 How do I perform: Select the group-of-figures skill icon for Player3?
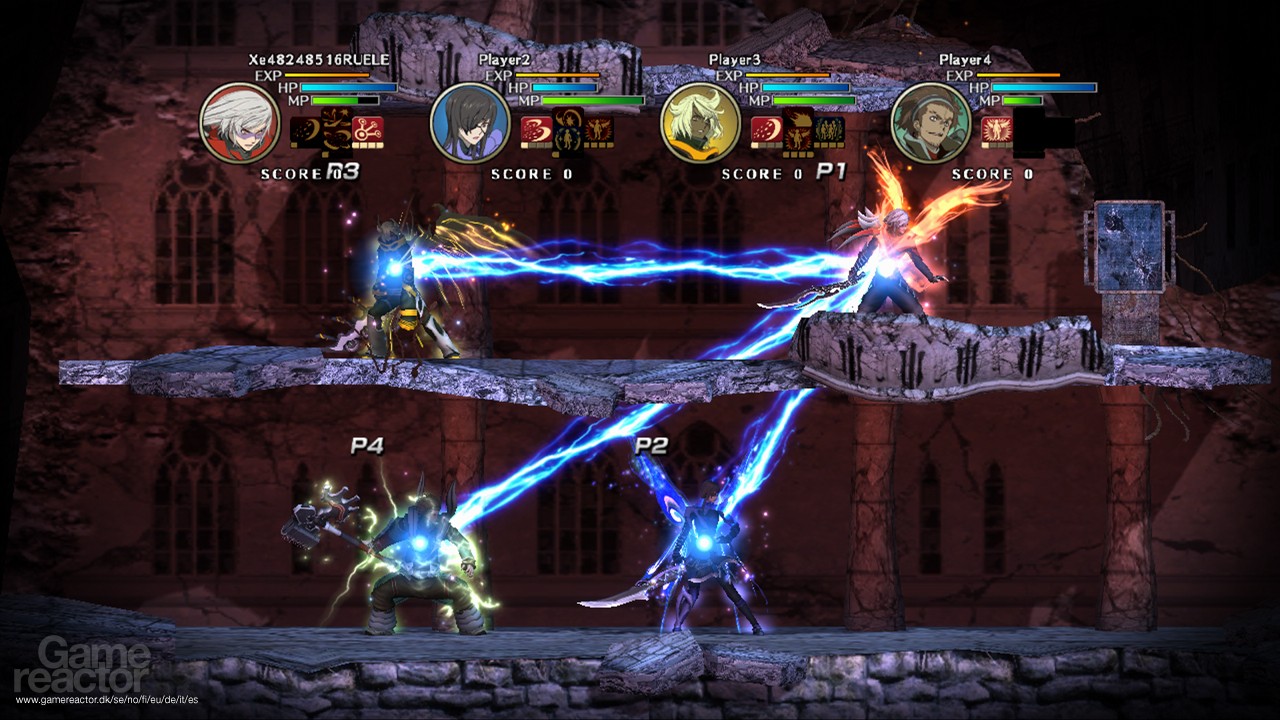[x=830, y=130]
